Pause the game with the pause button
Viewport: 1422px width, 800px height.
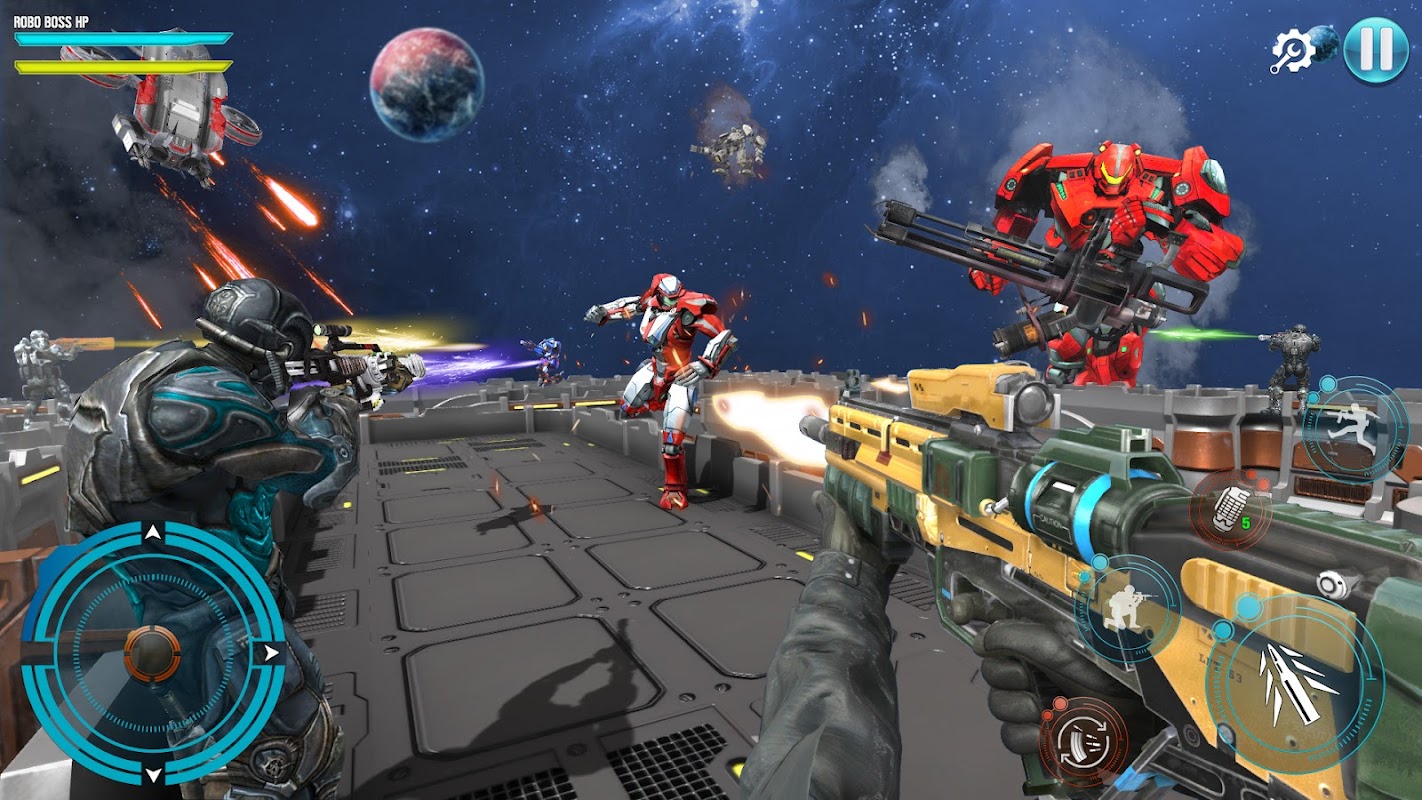(1376, 50)
